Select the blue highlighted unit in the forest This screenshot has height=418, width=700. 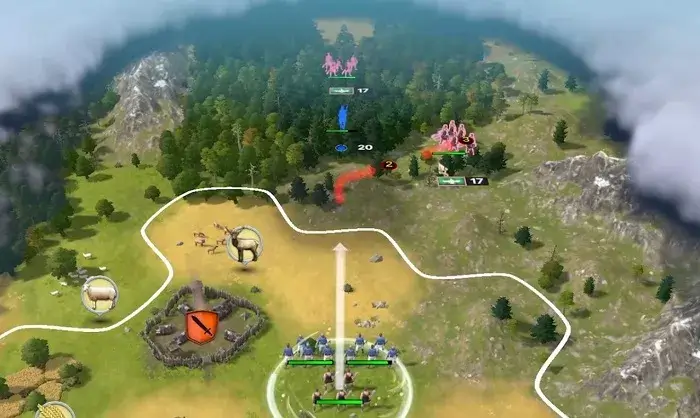[x=342, y=119]
